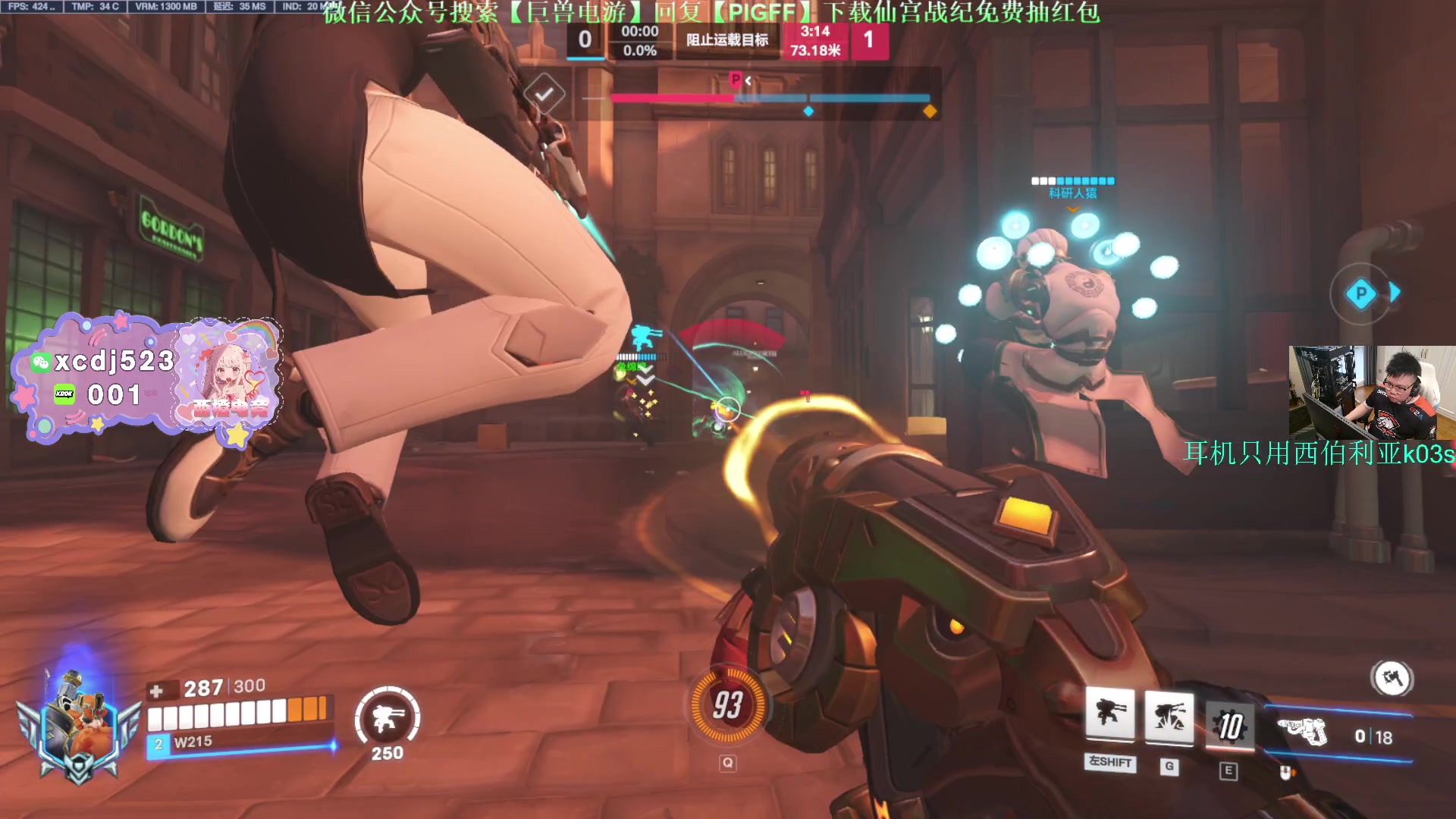Viewport: 1456px width, 819px height.
Task: Click the turret health status circle
Action: point(388,718)
